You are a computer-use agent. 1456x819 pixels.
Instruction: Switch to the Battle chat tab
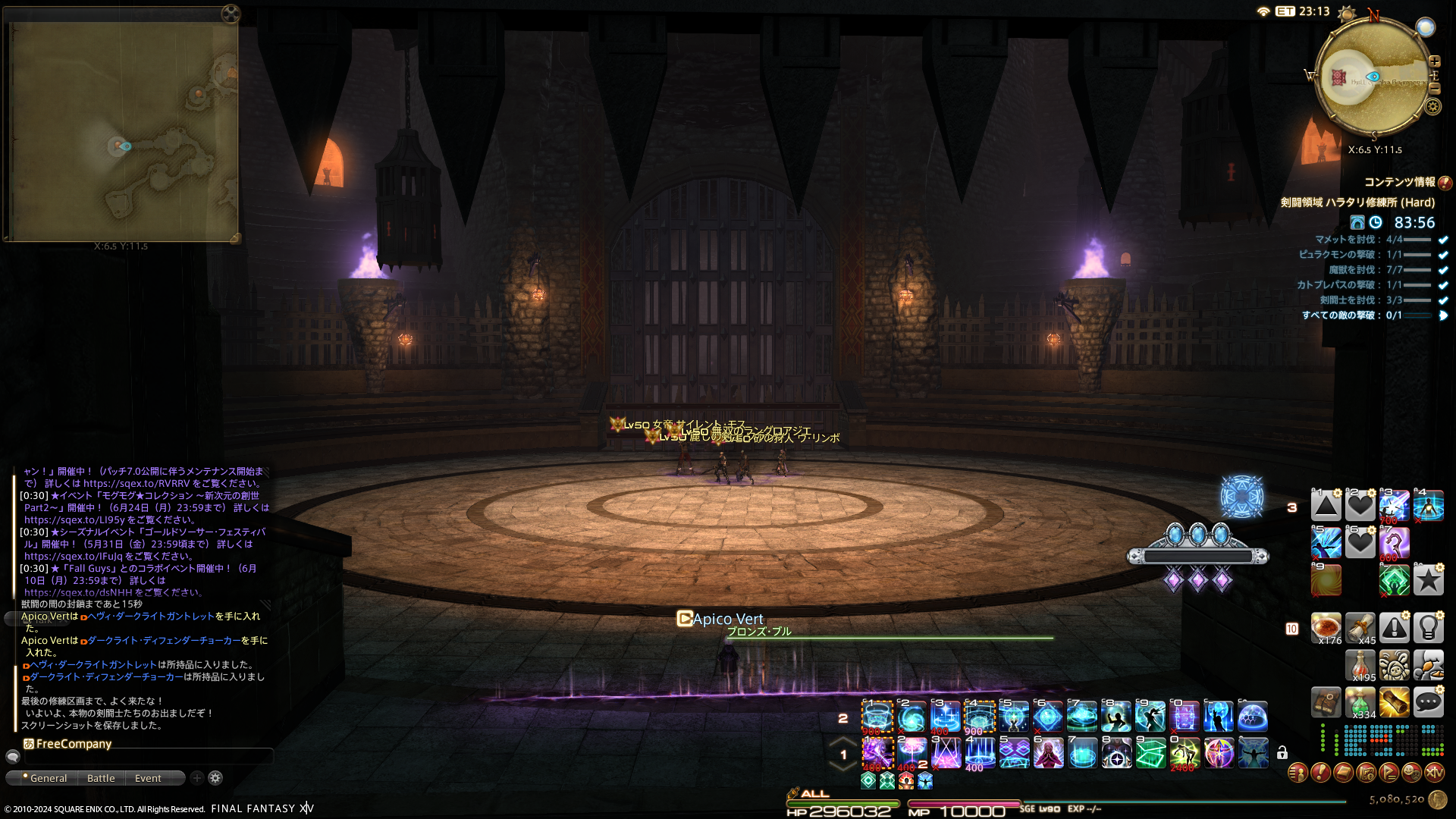(101, 778)
